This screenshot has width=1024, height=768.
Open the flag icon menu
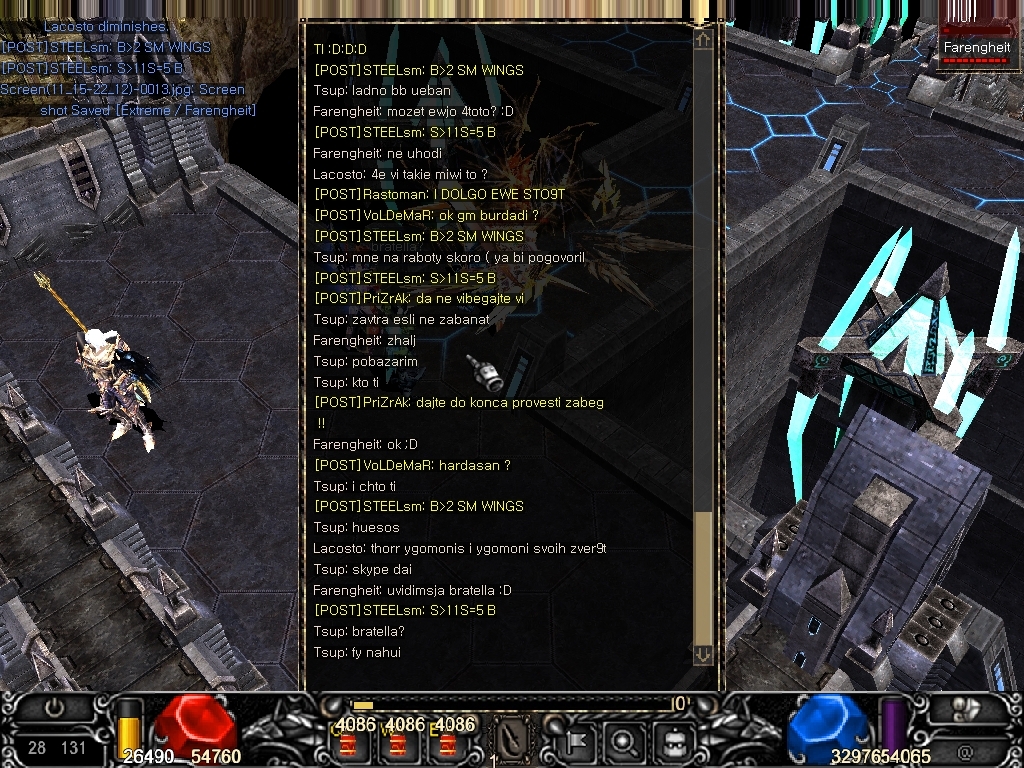[579, 742]
